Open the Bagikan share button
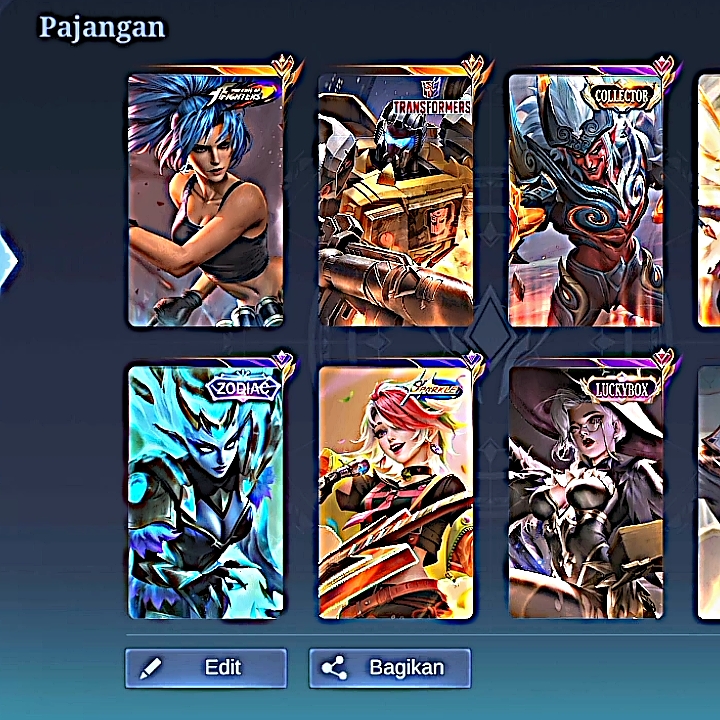Viewport: 720px width, 720px height. point(389,668)
